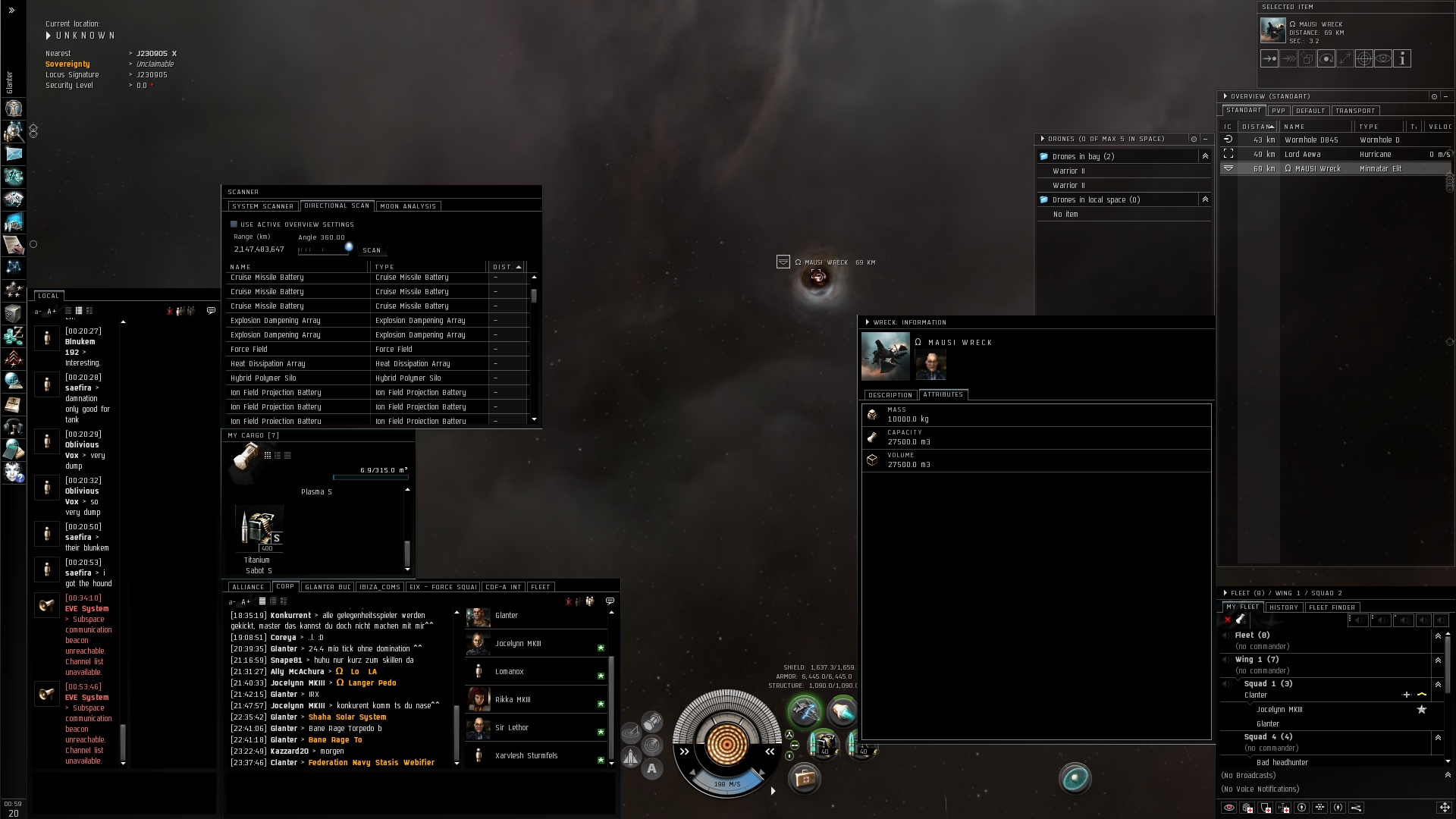The width and height of the screenshot is (1456, 819).
Task: Open the wreck Description tab
Action: pos(890,395)
